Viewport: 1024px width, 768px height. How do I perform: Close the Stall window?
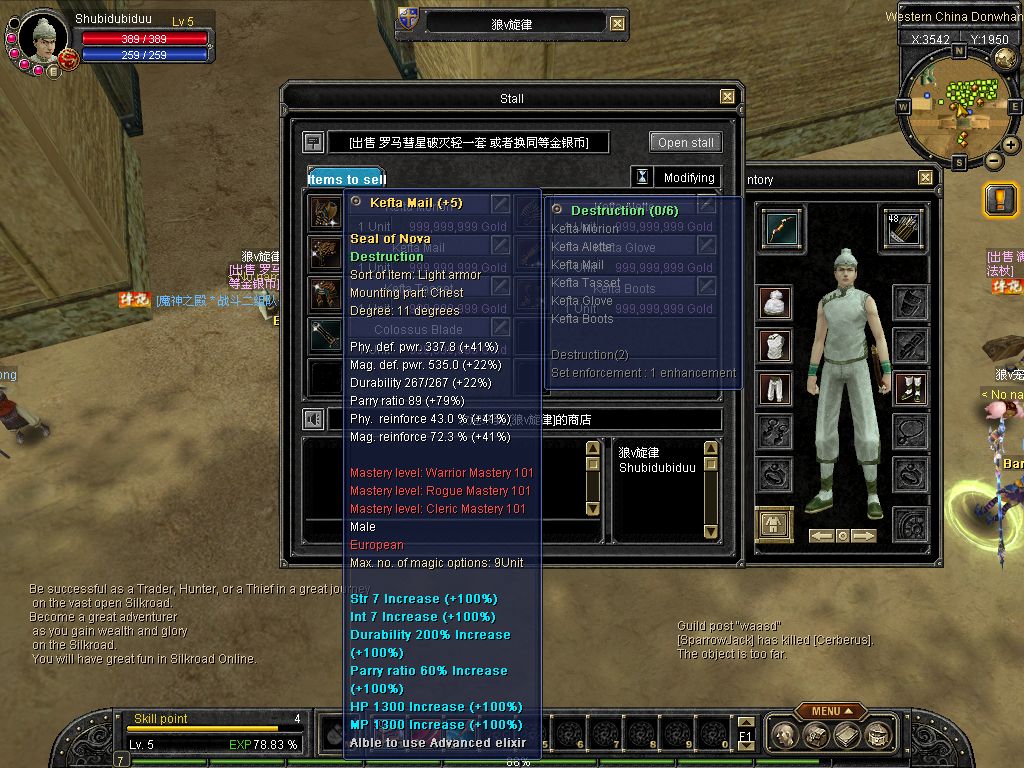(727, 97)
